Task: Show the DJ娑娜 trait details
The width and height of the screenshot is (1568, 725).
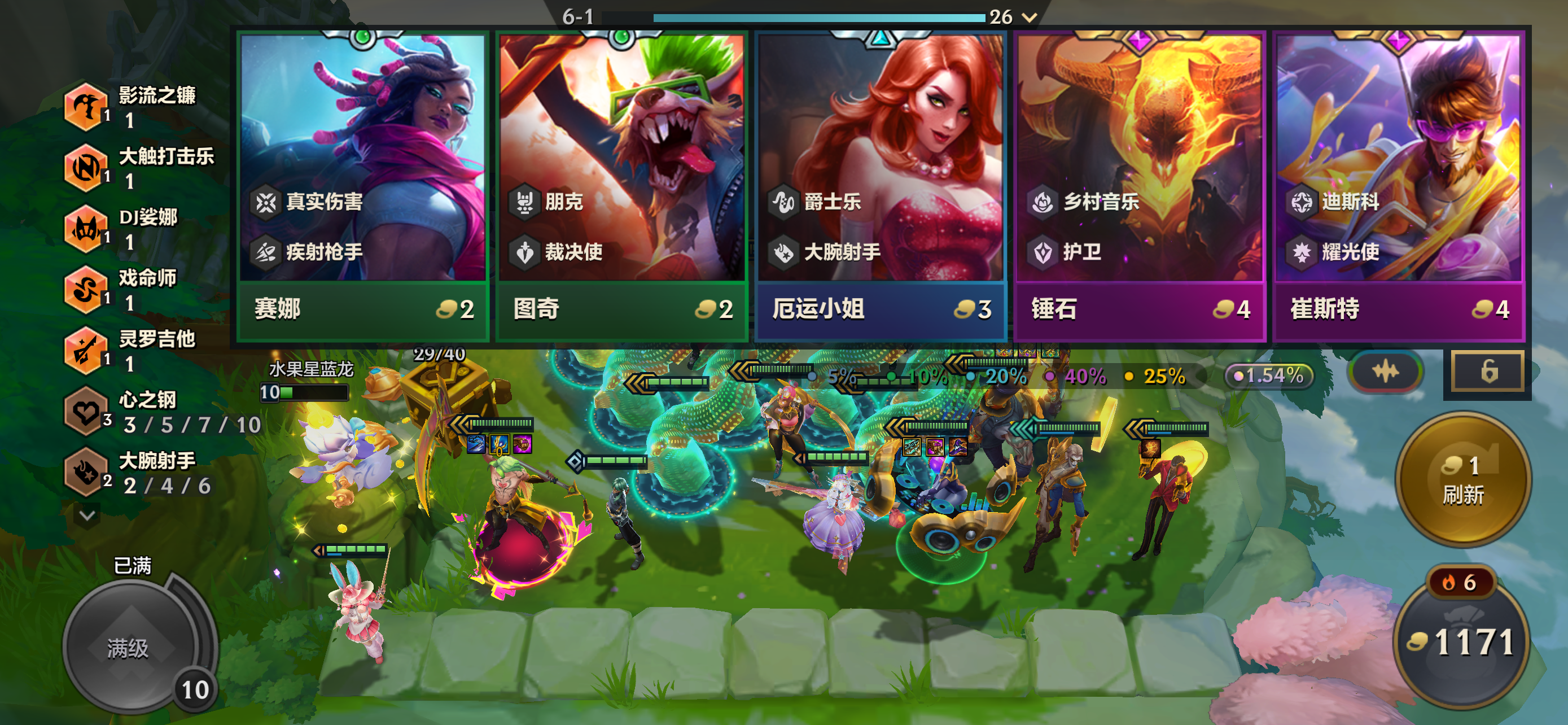Action: point(86,228)
